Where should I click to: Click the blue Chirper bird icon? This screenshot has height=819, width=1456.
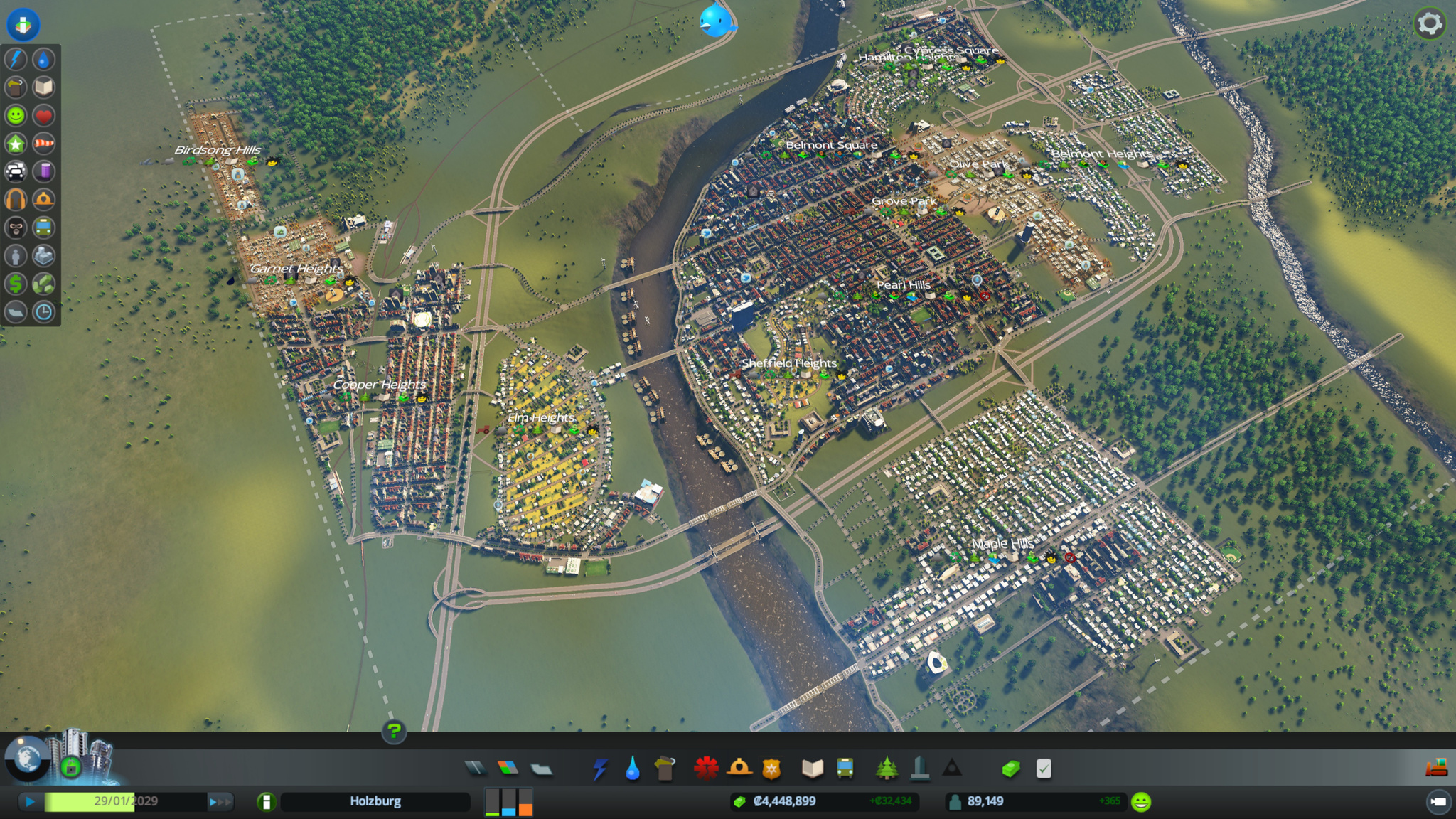click(715, 21)
